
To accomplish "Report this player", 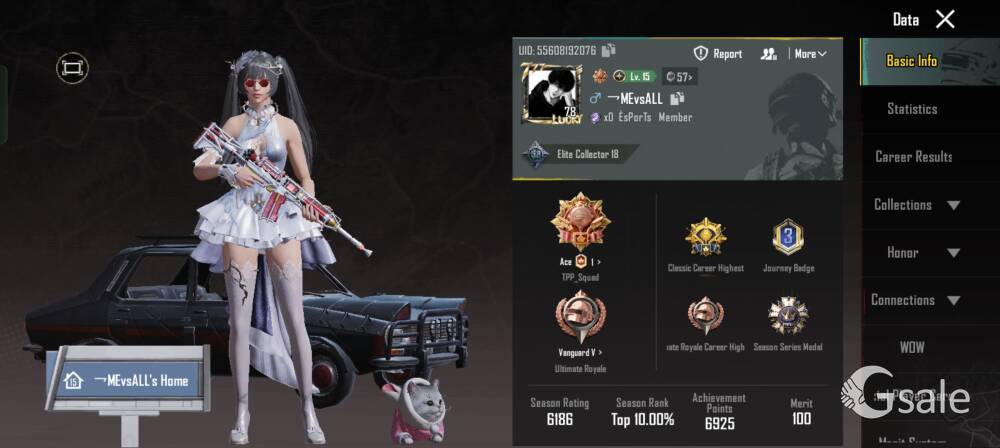I will tap(718, 54).
